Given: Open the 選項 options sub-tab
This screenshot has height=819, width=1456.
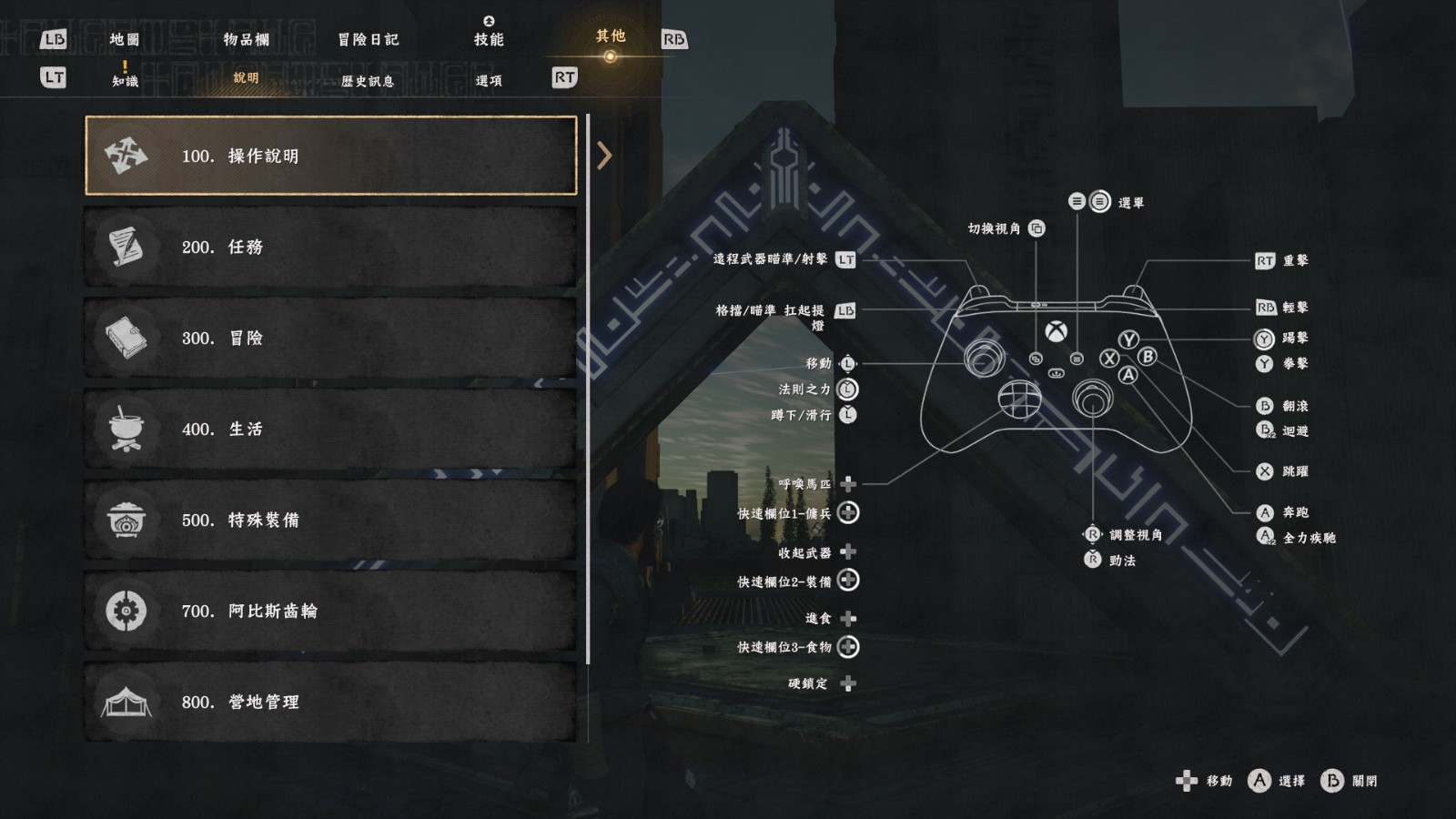Looking at the screenshot, I should click(x=489, y=81).
